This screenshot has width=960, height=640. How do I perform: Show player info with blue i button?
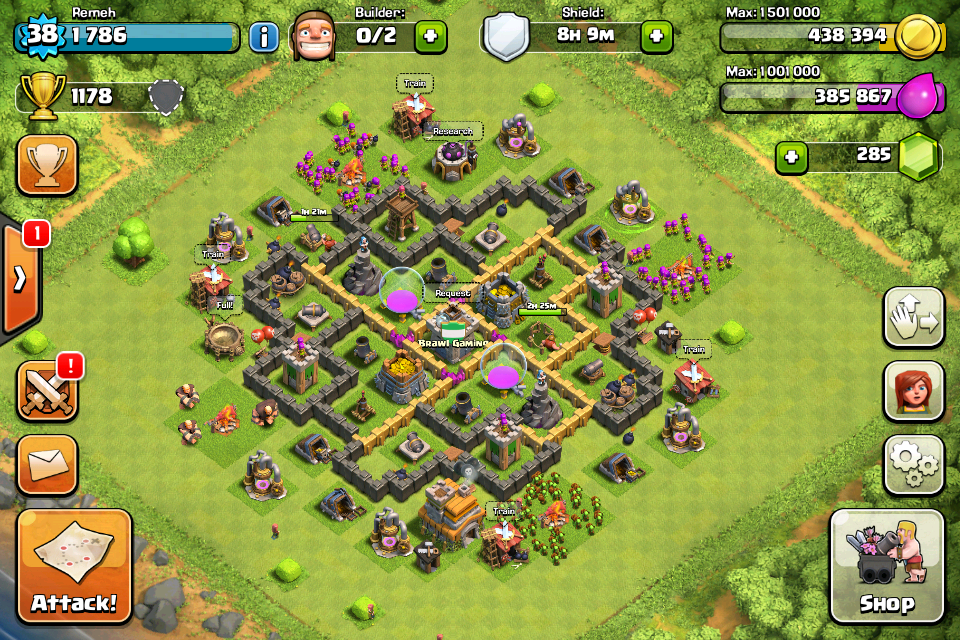click(263, 38)
